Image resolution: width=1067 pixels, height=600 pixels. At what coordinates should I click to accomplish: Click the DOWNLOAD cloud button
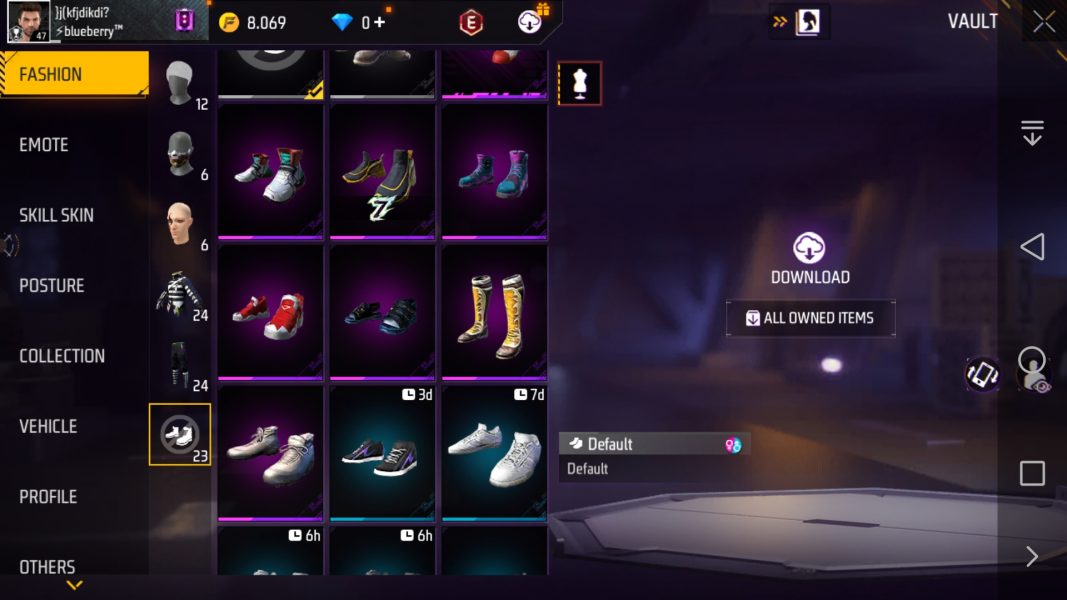tap(809, 259)
